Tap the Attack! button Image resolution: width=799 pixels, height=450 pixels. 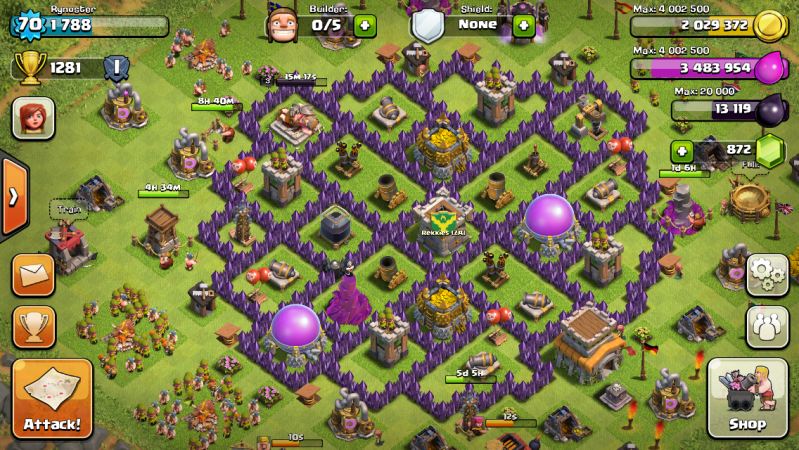tap(52, 398)
